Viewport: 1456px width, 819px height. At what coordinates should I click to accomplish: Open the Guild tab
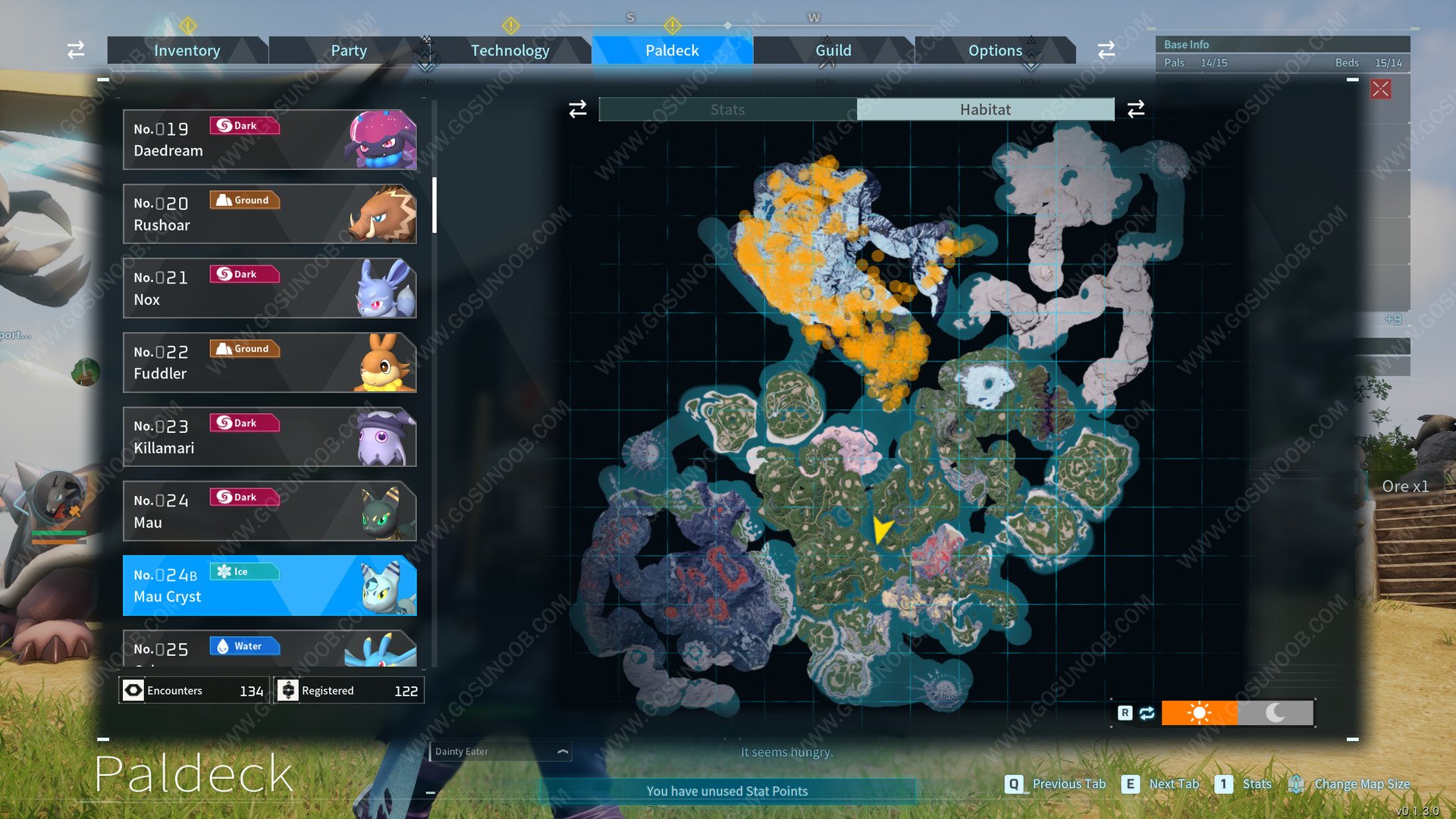[x=833, y=50]
